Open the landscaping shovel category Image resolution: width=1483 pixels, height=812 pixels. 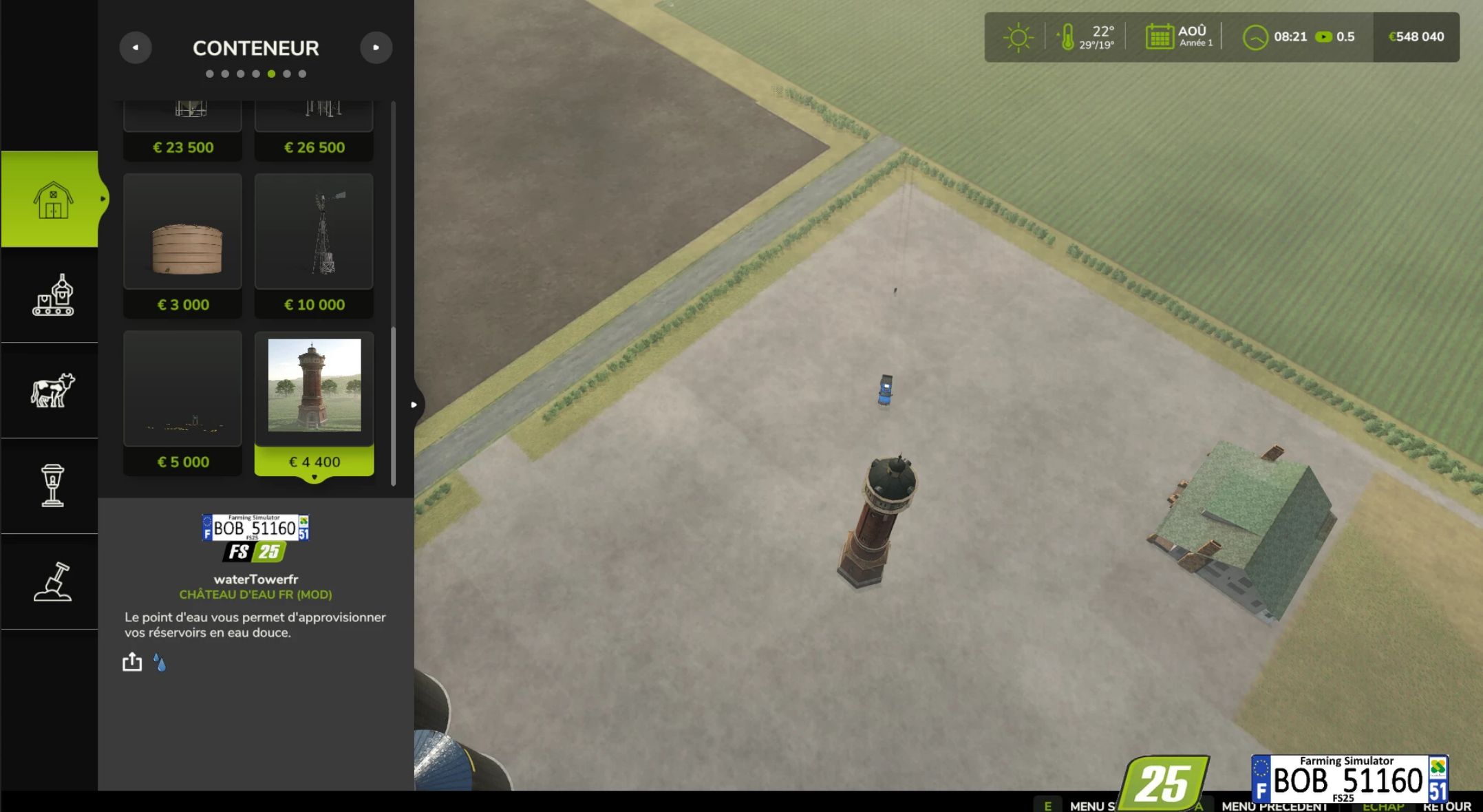(x=52, y=581)
